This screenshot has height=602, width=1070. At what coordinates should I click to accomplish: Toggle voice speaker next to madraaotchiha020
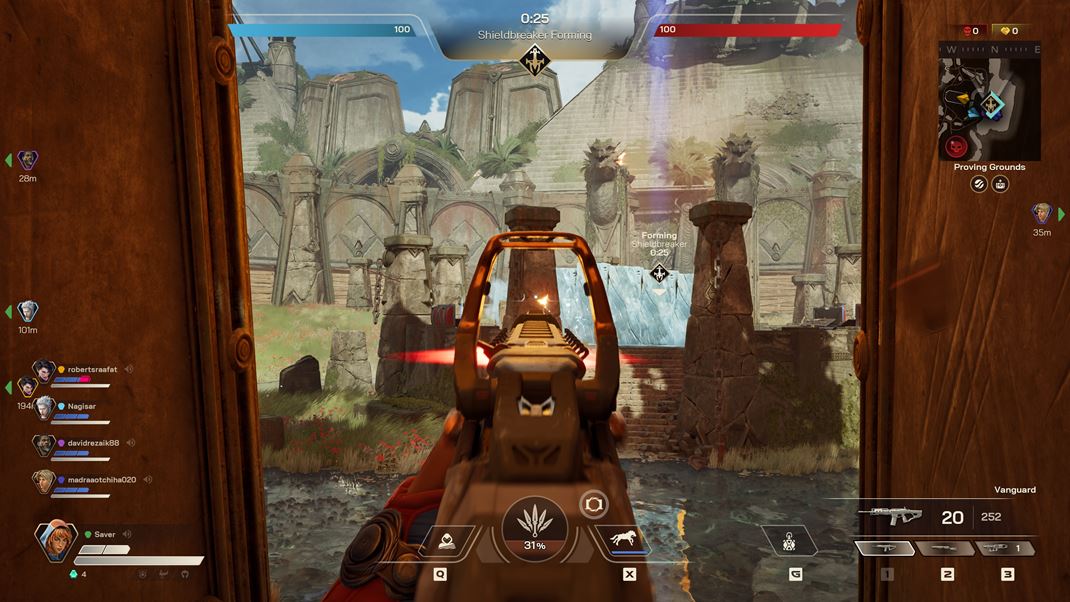pos(146,480)
